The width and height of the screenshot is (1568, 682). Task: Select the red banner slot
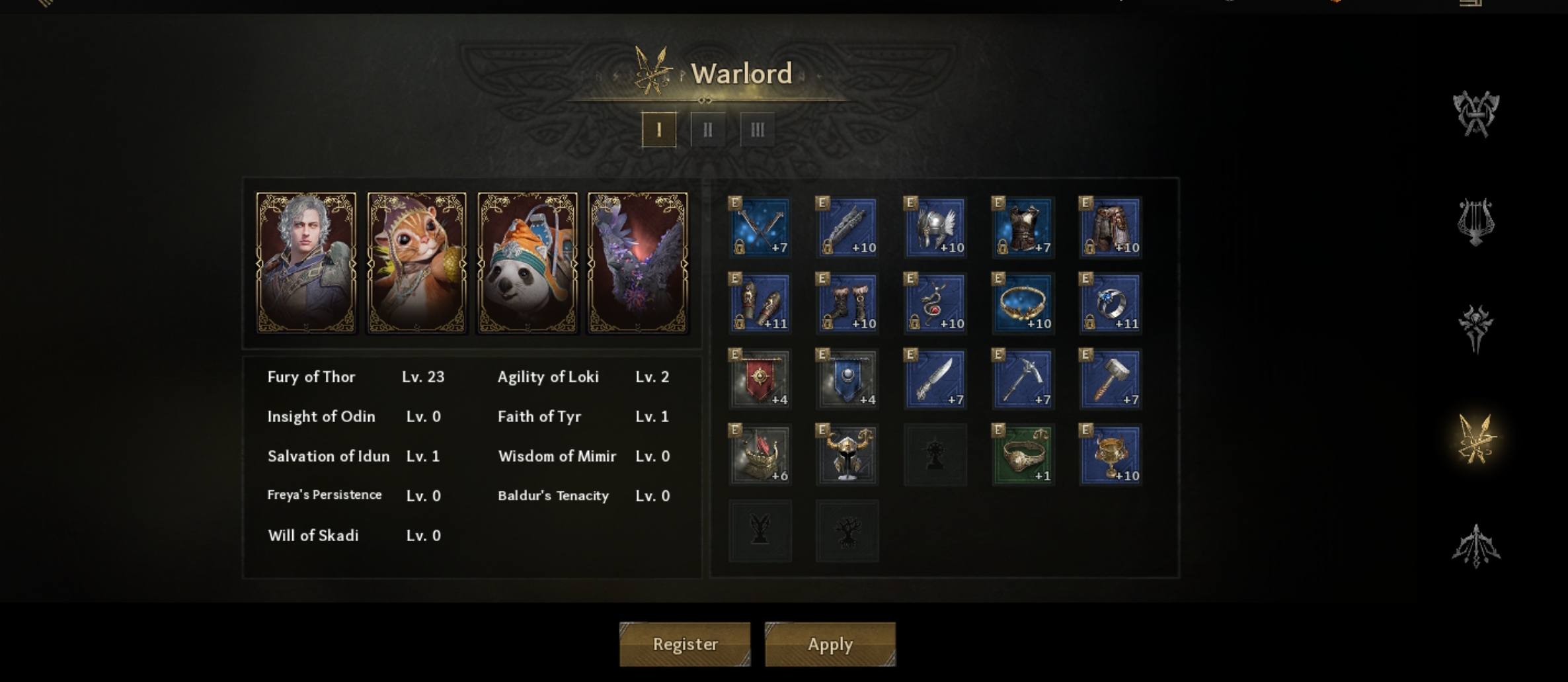tap(760, 379)
